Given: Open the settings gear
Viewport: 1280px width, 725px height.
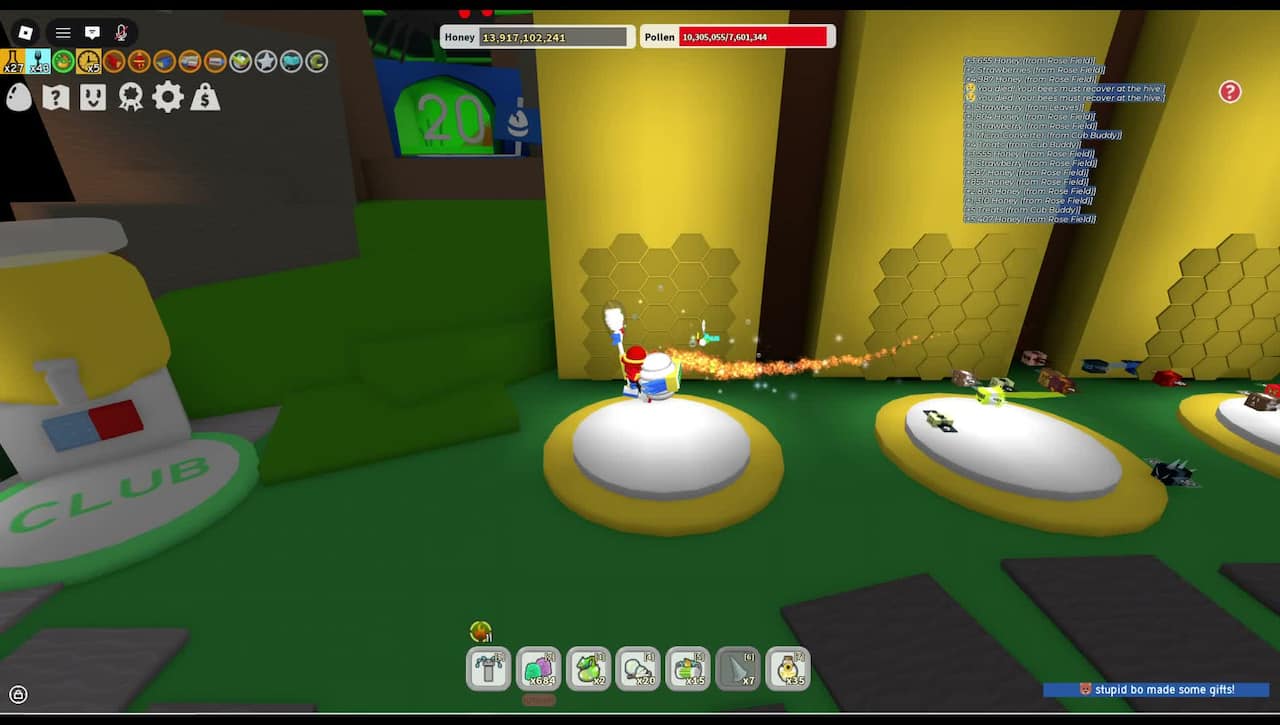Looking at the screenshot, I should pos(168,97).
